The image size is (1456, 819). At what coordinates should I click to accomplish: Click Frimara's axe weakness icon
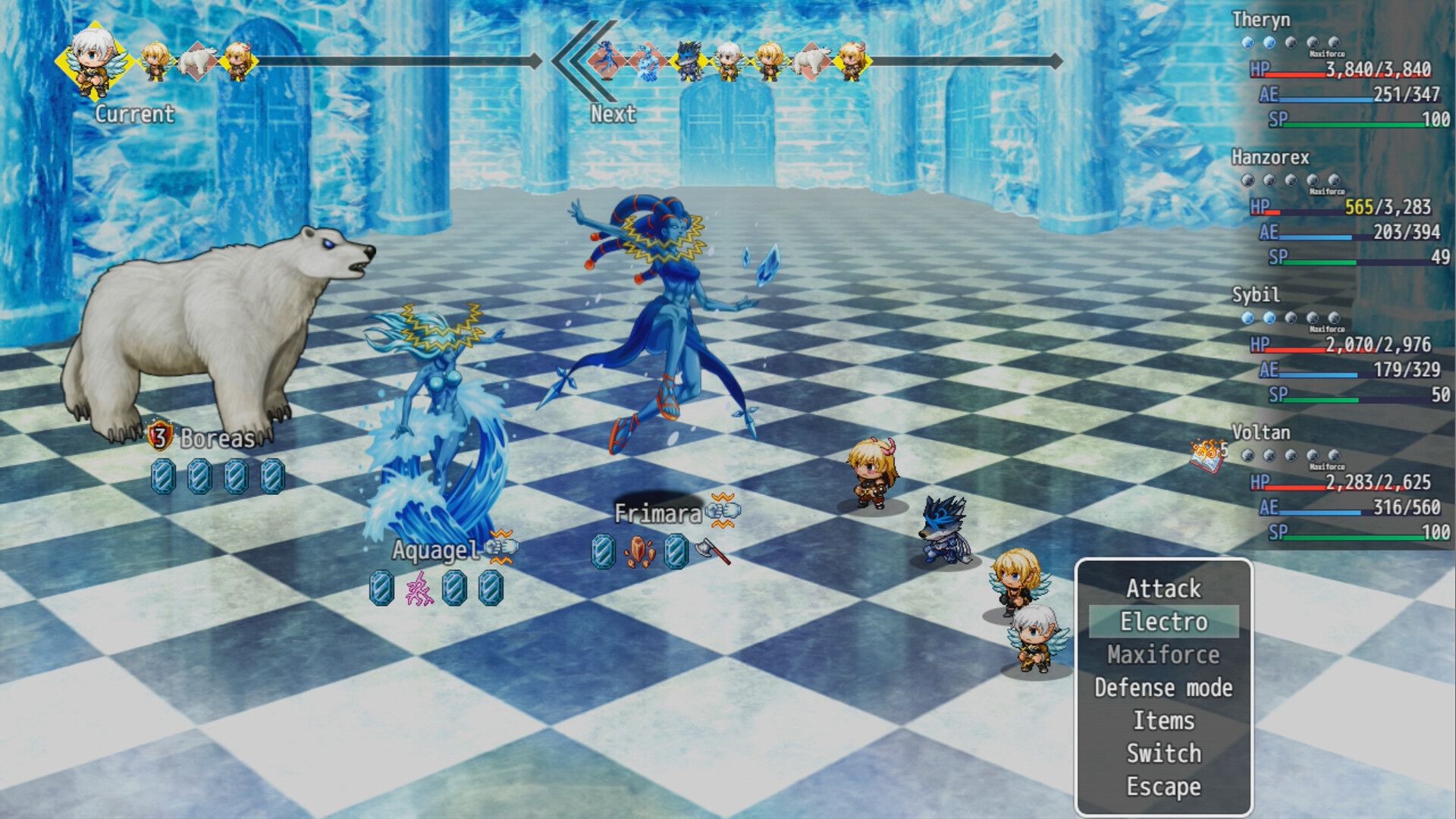click(x=713, y=551)
